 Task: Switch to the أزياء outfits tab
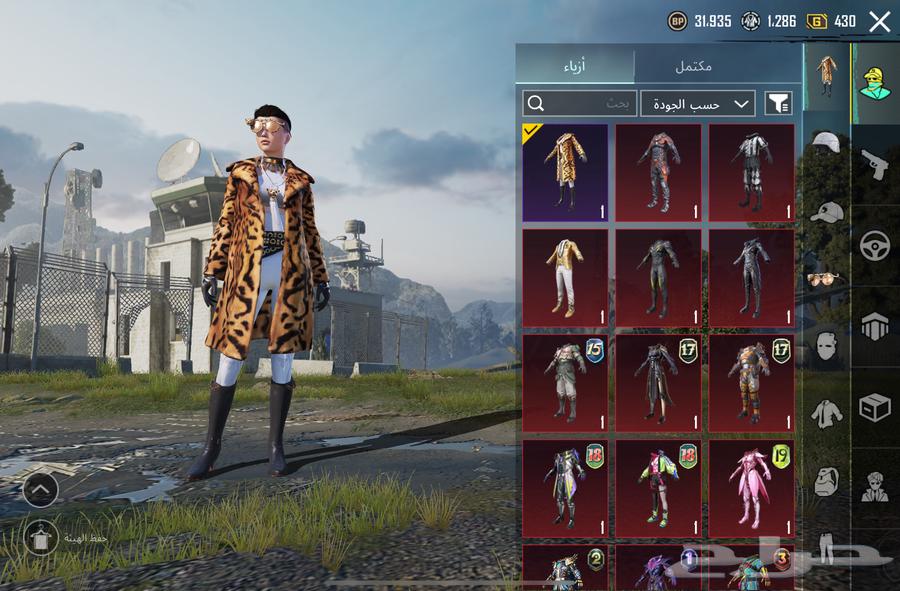(575, 66)
